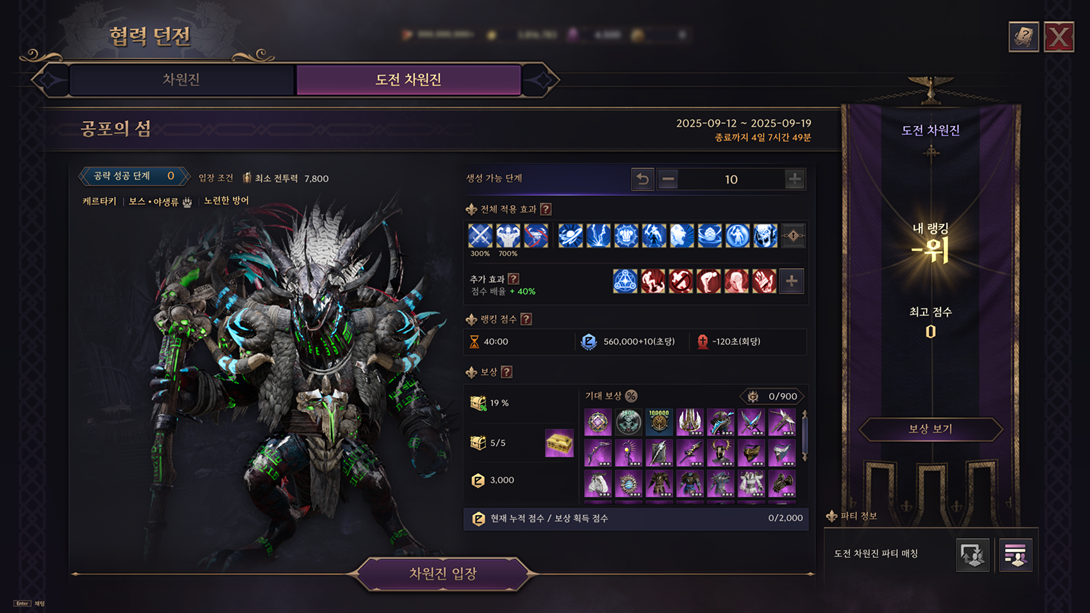
Task: Increase the stage level with plus
Action: point(794,179)
